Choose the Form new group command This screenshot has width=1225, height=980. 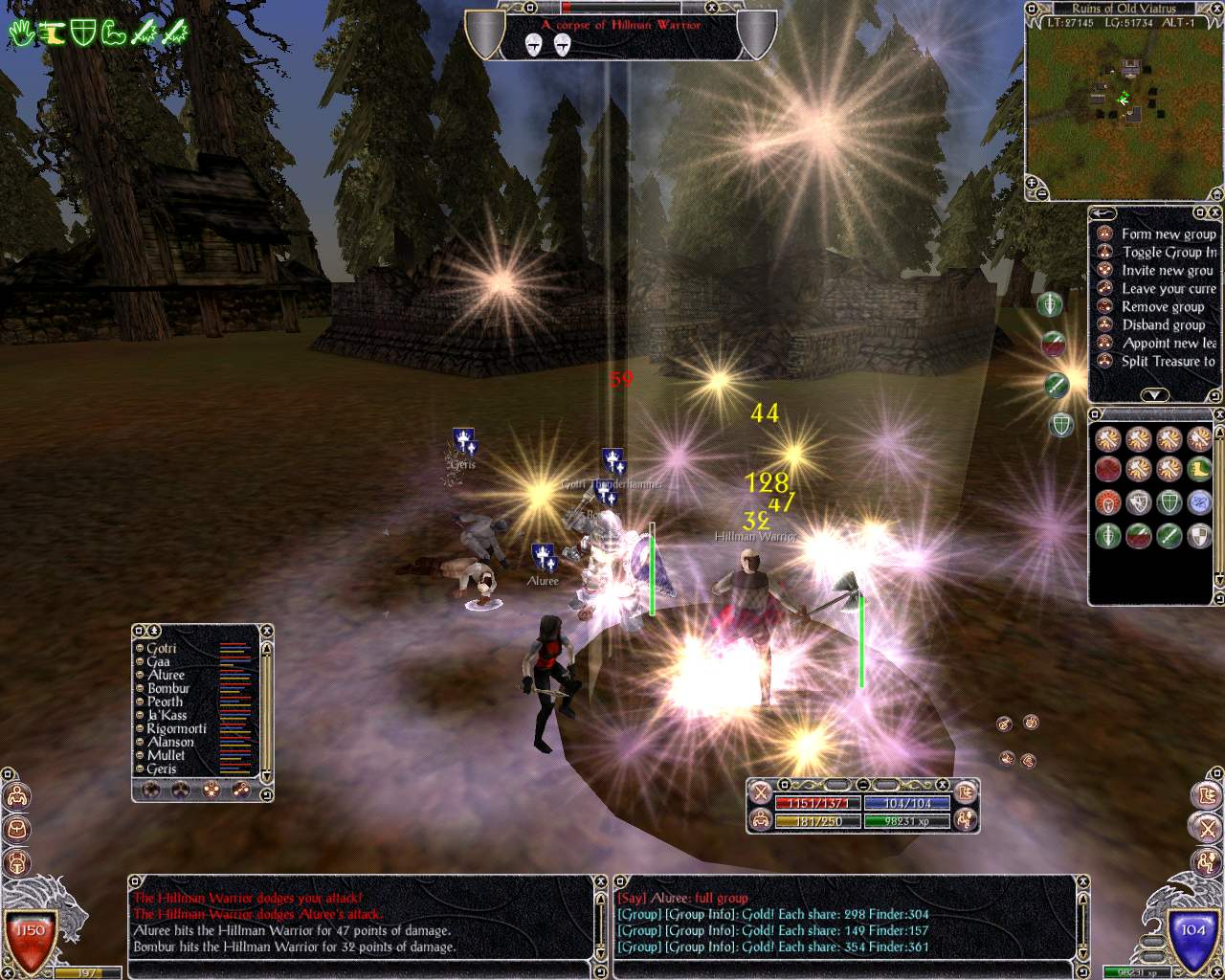pos(1168,234)
